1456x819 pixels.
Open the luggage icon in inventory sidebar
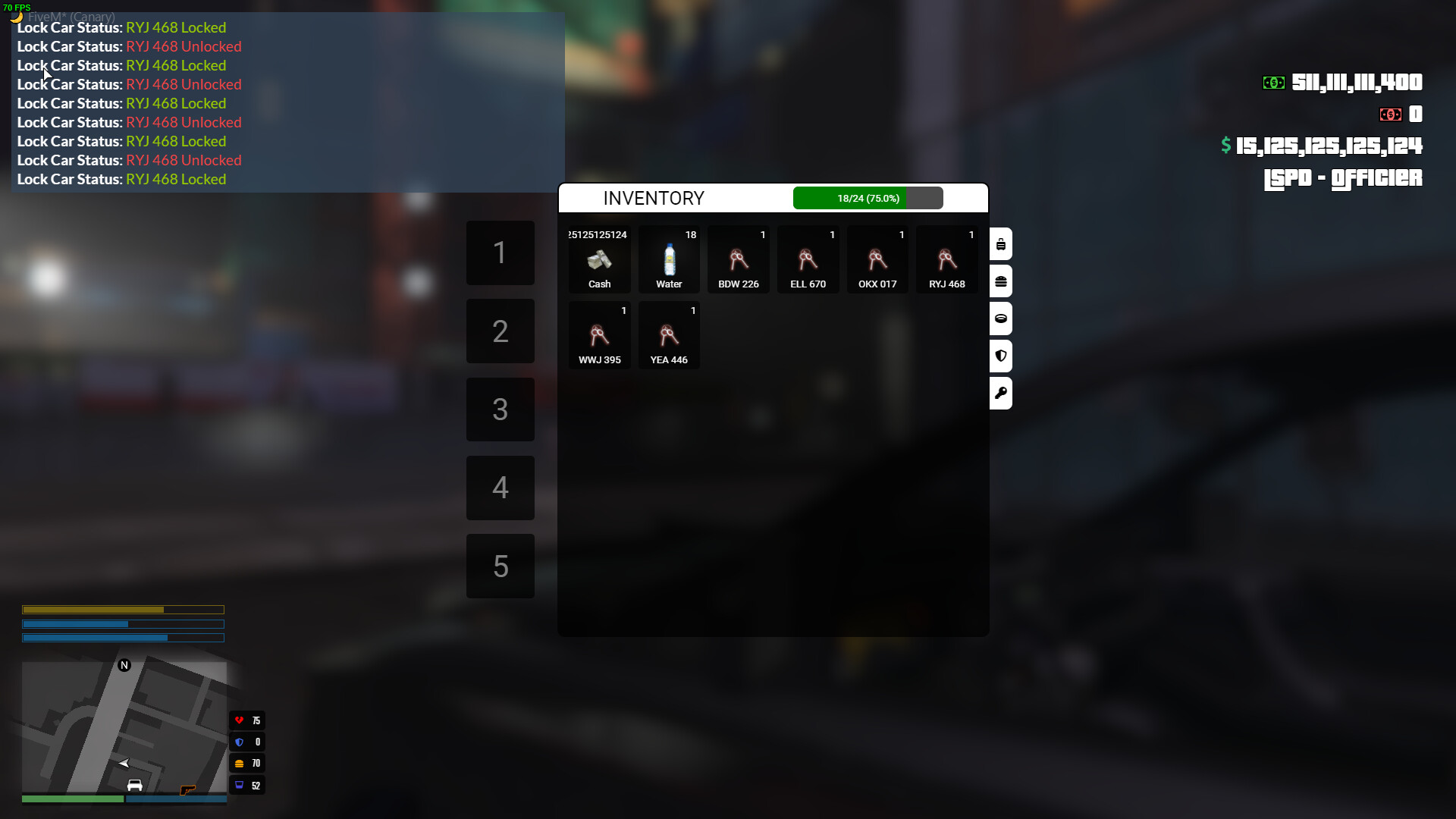(1001, 243)
